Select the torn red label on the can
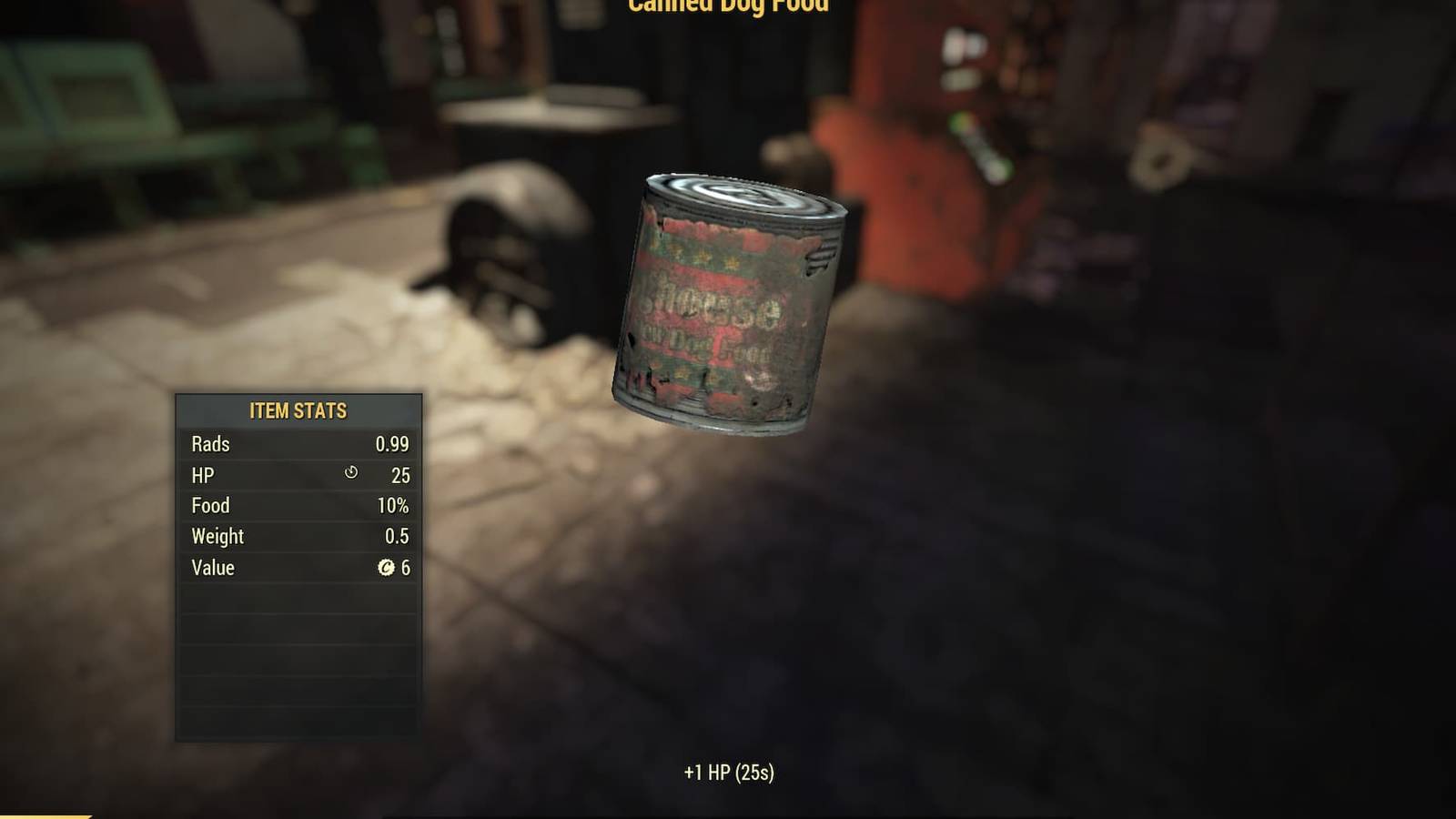The width and height of the screenshot is (1456, 819). [x=710, y=309]
